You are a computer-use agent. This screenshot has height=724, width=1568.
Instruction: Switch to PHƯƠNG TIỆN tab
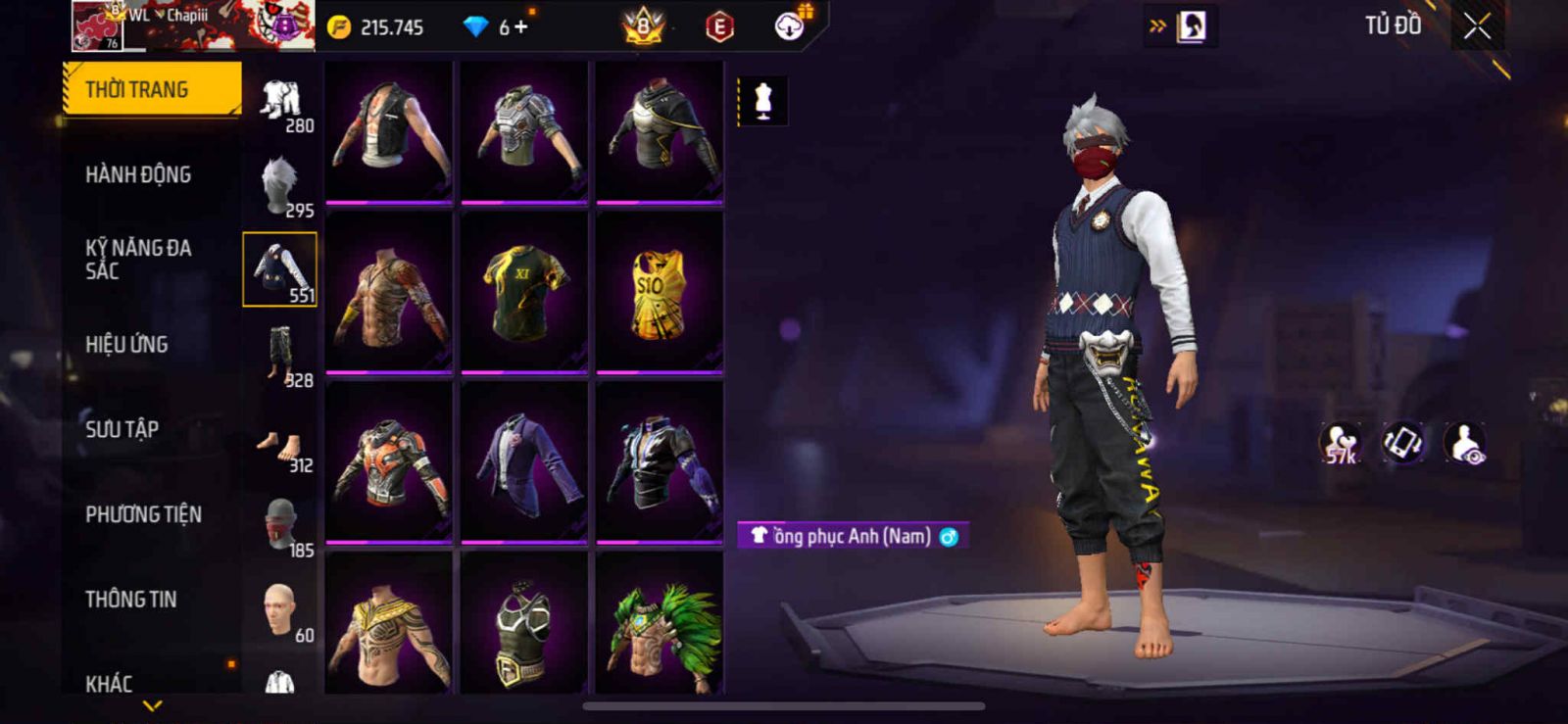(143, 514)
